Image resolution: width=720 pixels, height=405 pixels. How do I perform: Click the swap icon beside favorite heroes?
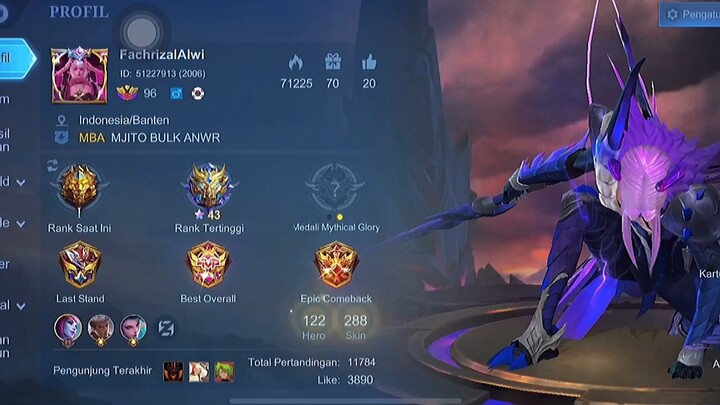click(167, 328)
